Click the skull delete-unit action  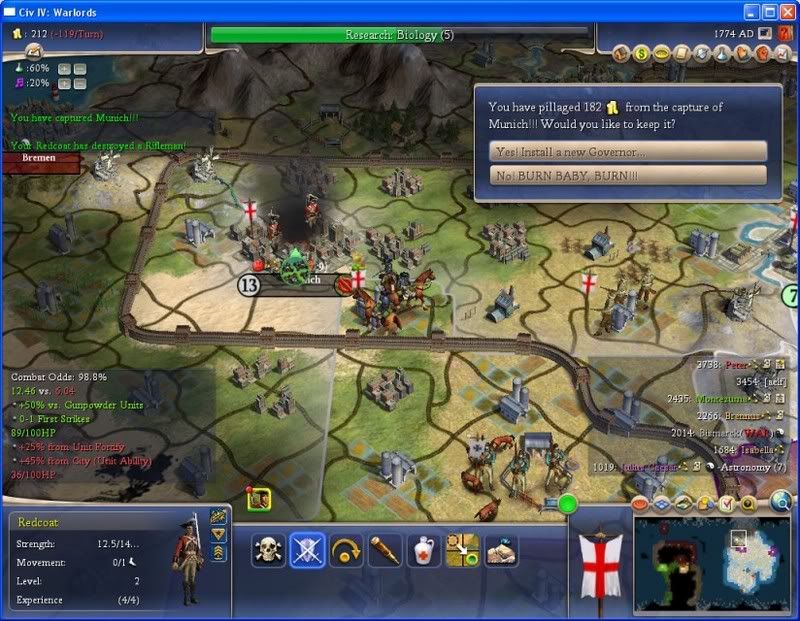268,550
